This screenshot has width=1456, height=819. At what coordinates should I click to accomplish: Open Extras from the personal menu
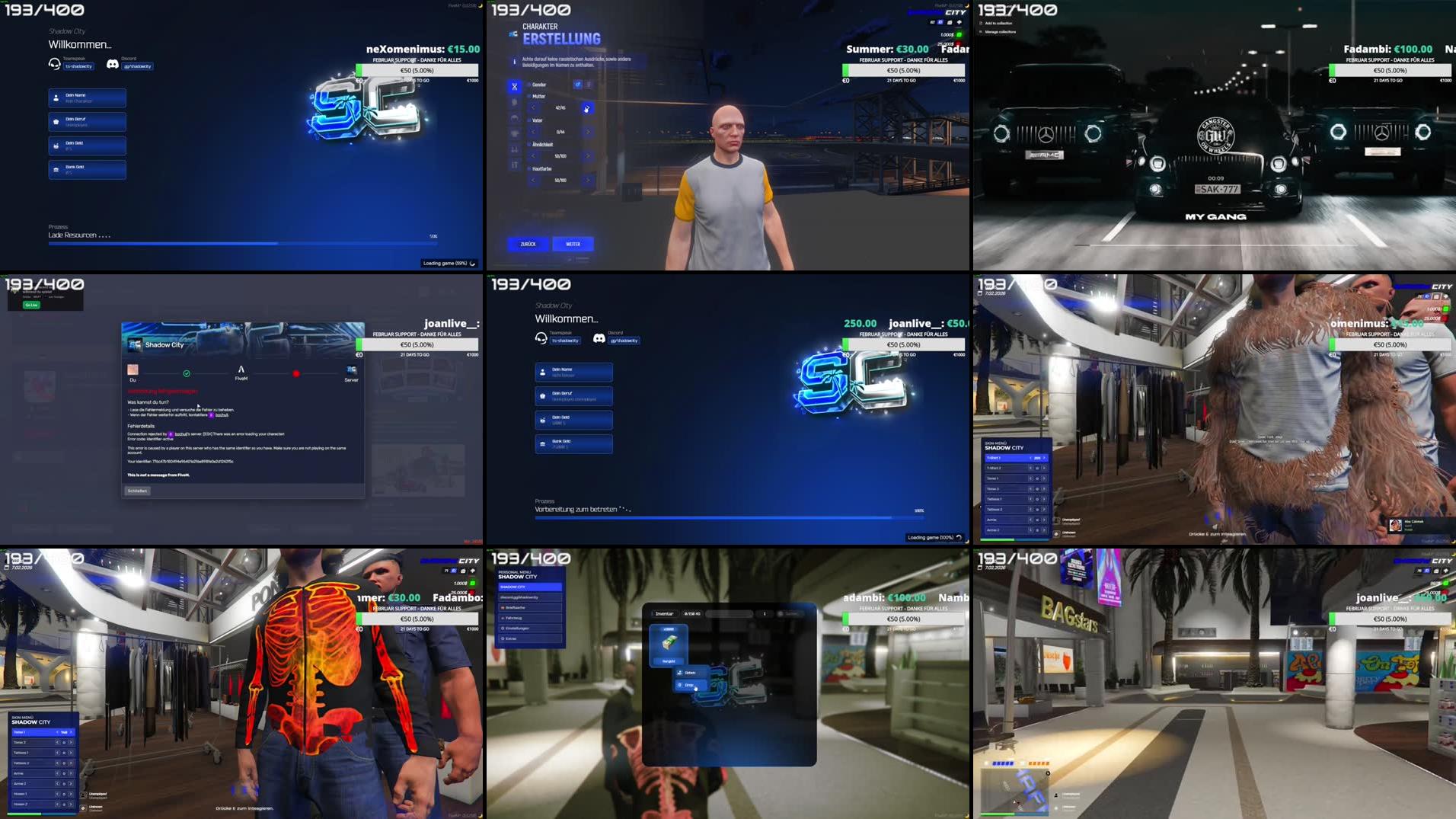pyautogui.click(x=531, y=638)
